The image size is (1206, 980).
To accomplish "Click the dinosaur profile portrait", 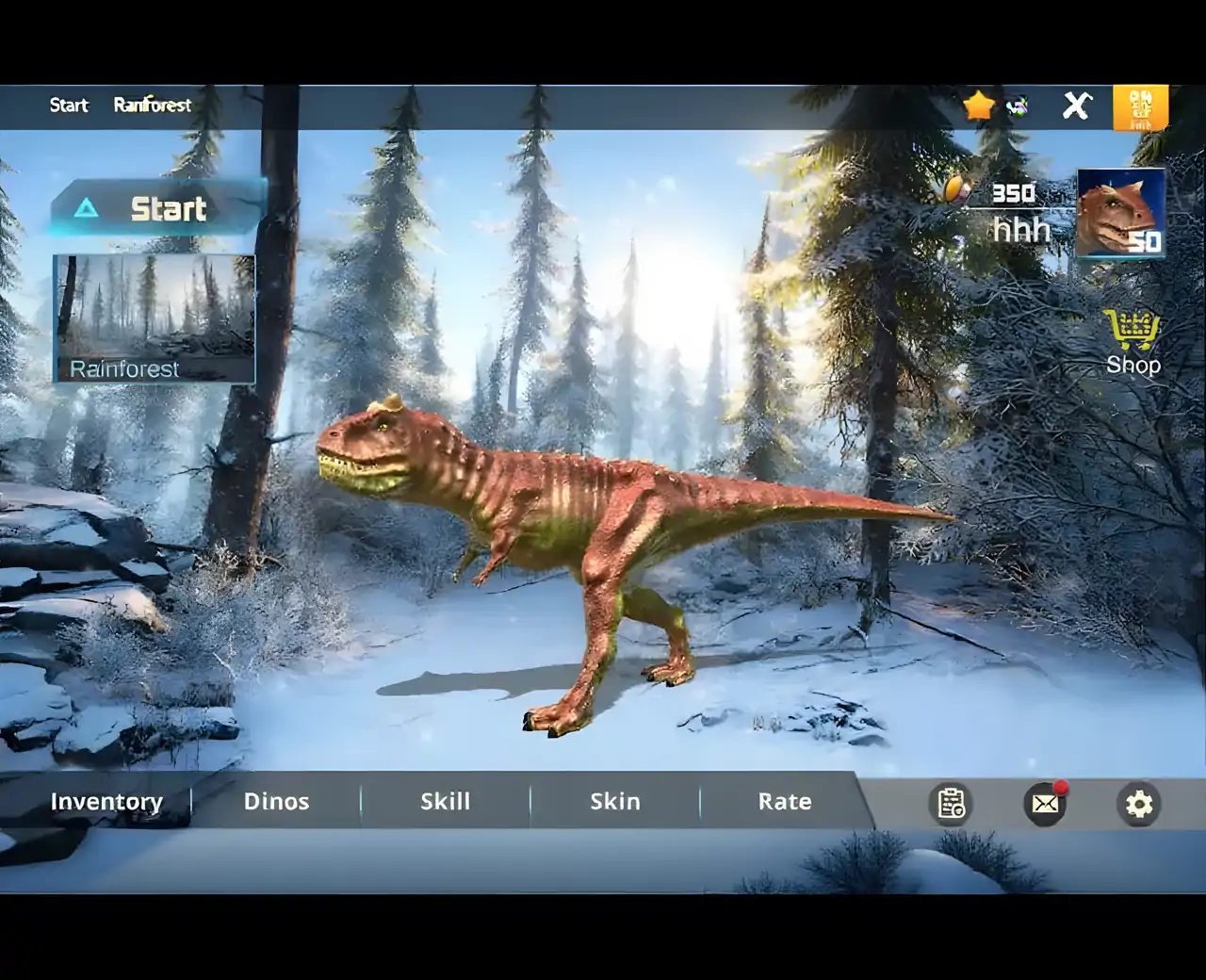I will [1120, 213].
